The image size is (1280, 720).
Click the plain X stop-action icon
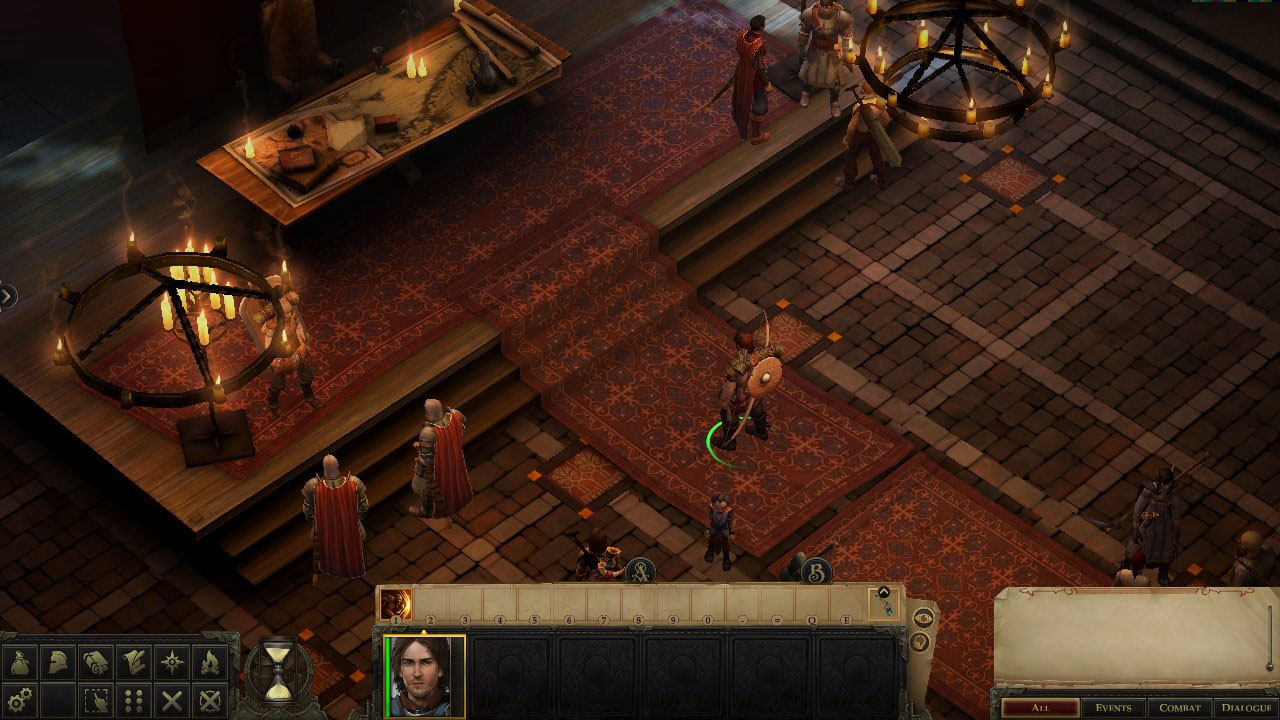point(172,699)
